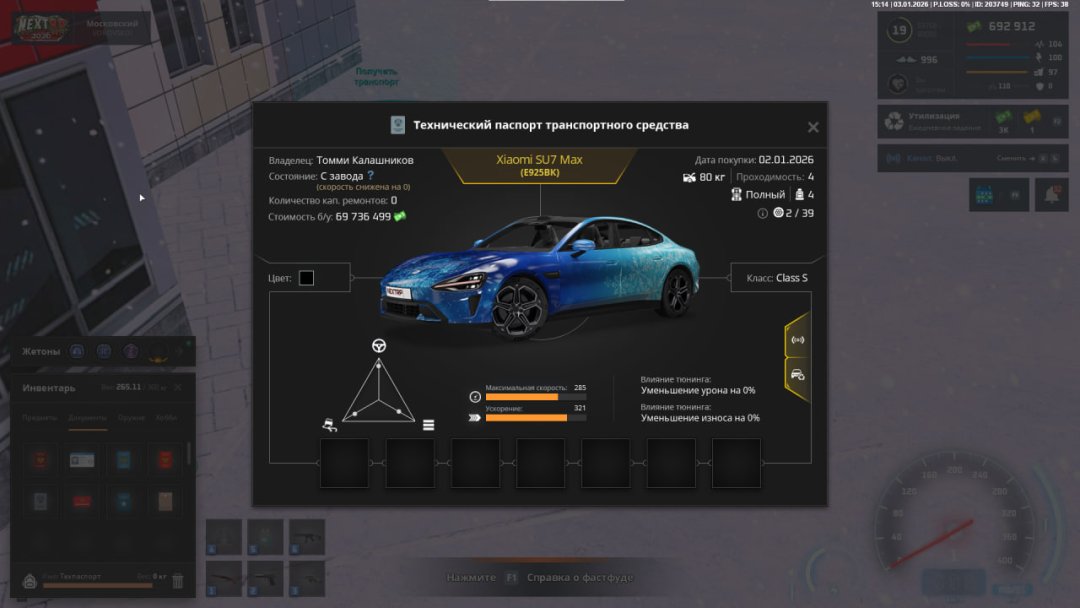Click the Xiaomi SU7 Max name banner
The image size is (1080, 608).
539,165
